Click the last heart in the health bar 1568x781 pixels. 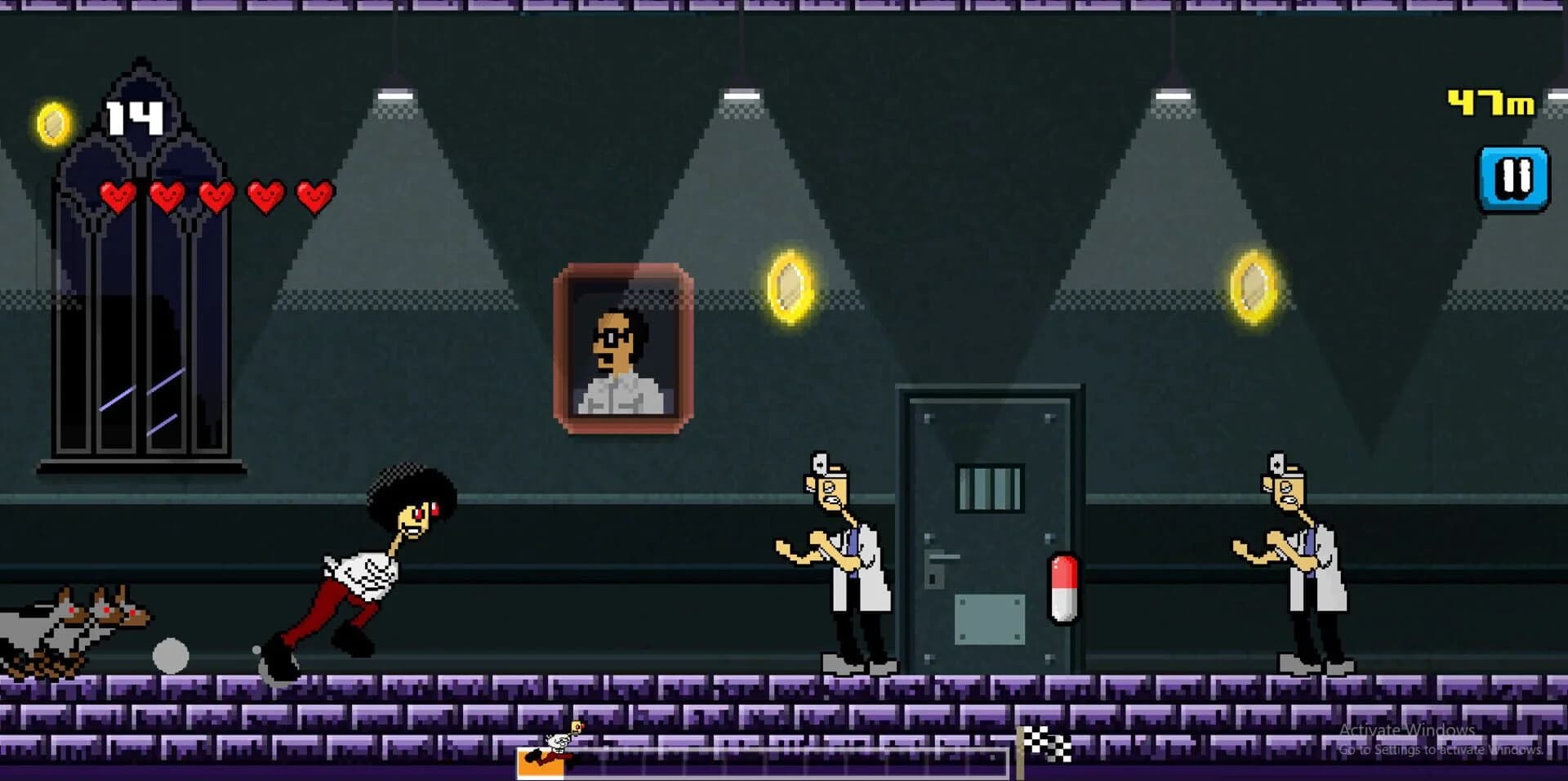coord(313,197)
